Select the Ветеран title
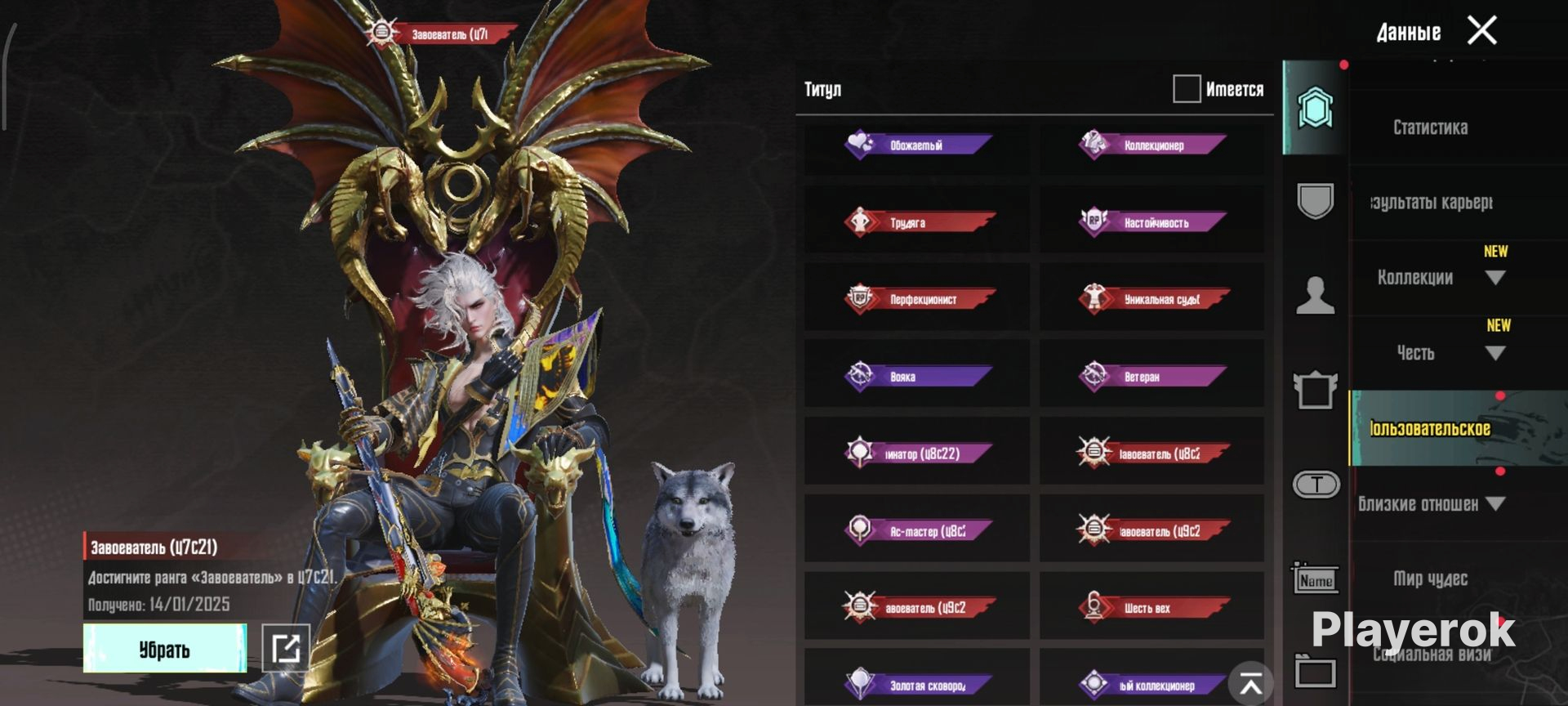1568x706 pixels. coord(1151,377)
